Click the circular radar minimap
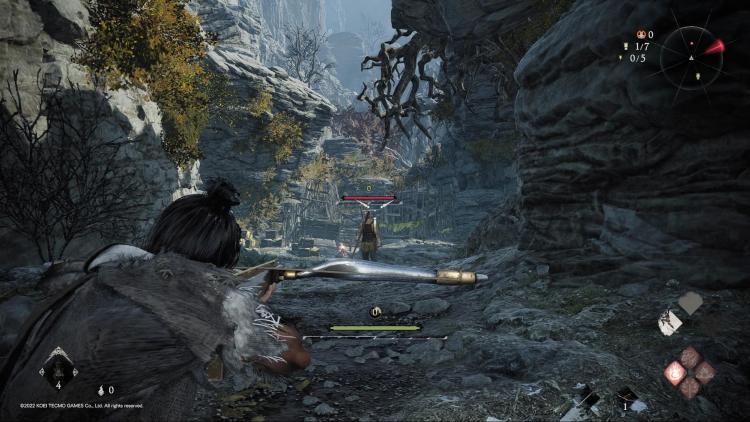Screen dimensions: 750x422 click(x=691, y=57)
